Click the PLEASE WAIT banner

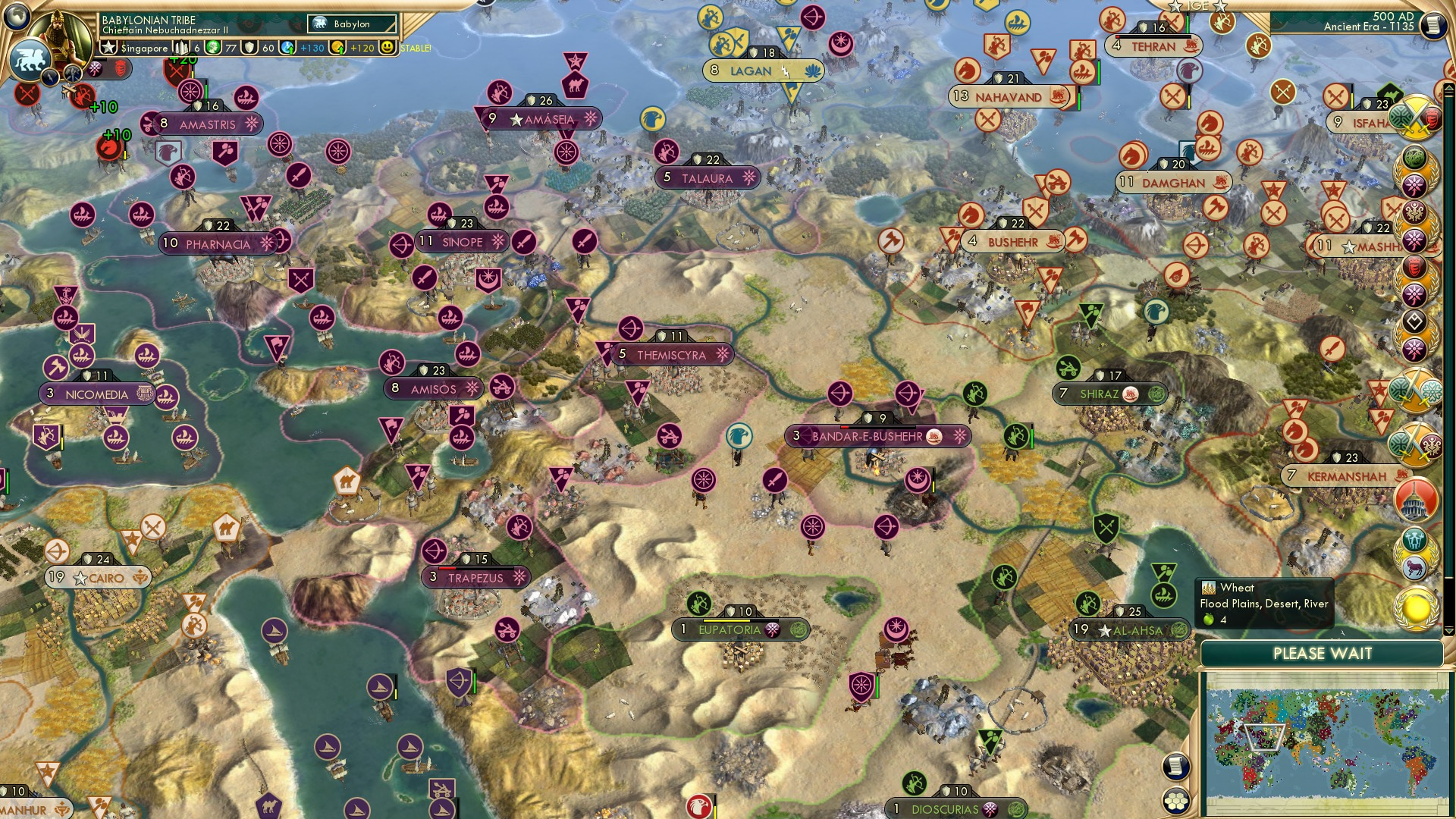1324,652
